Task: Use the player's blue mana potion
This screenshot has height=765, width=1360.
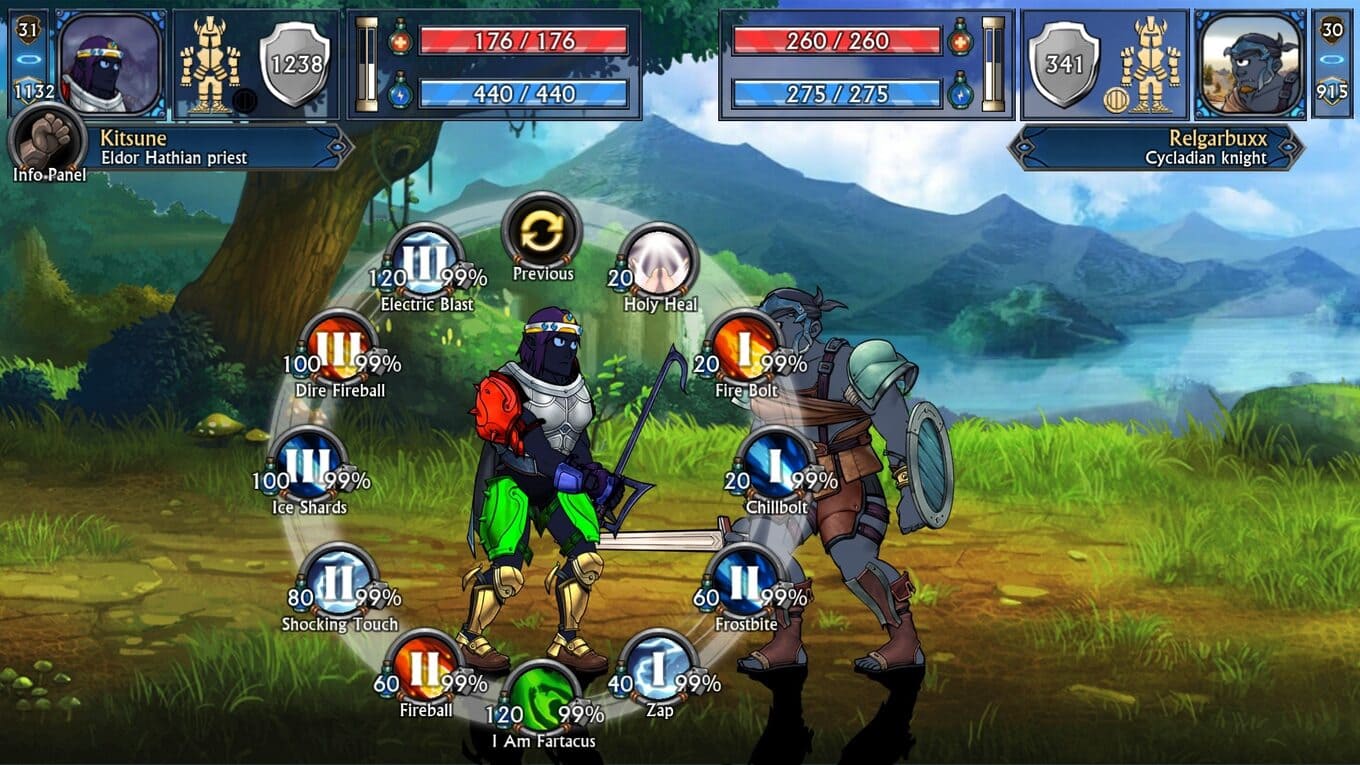Action: 401,93
